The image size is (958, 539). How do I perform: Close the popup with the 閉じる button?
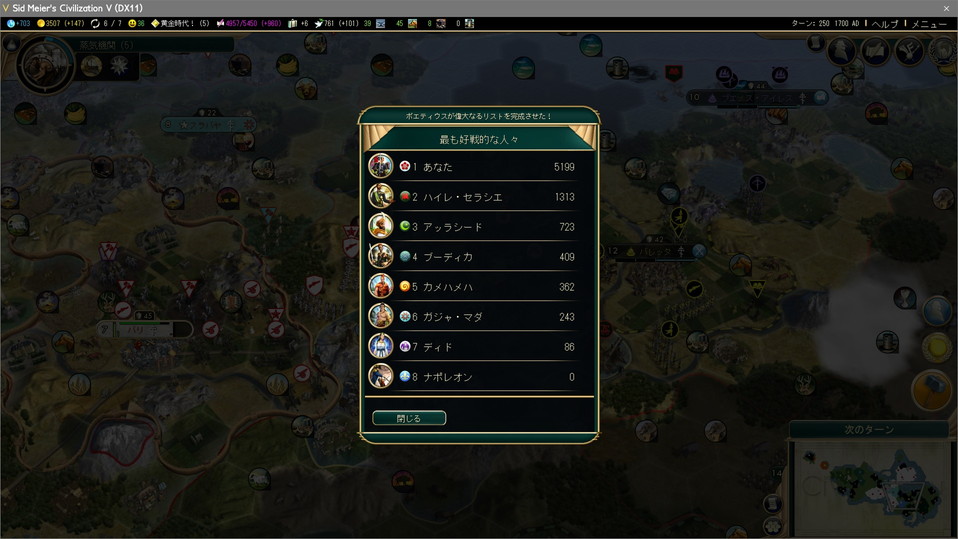tap(409, 418)
